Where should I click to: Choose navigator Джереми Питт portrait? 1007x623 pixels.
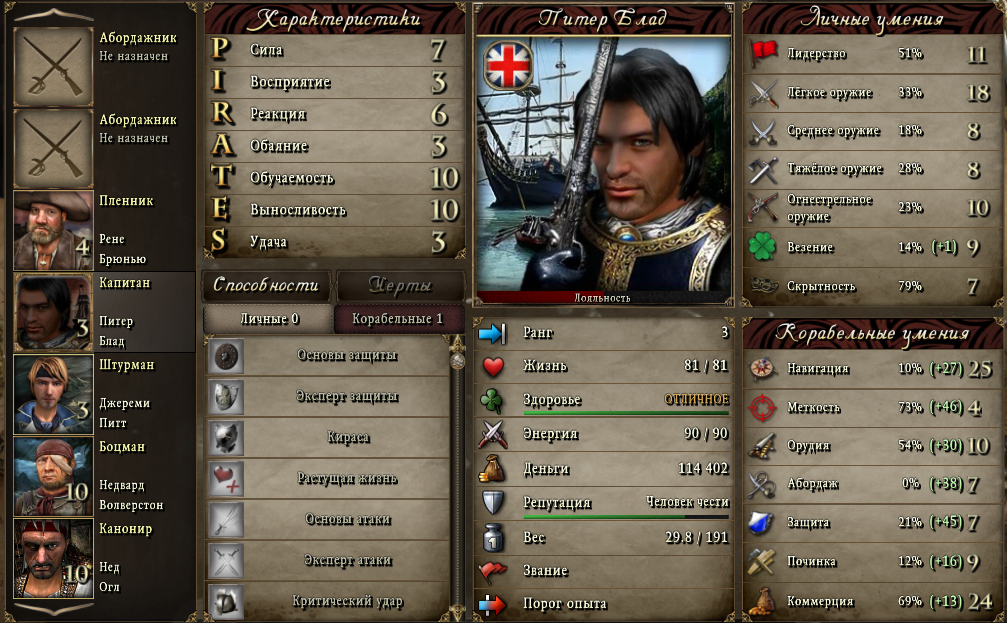point(53,394)
